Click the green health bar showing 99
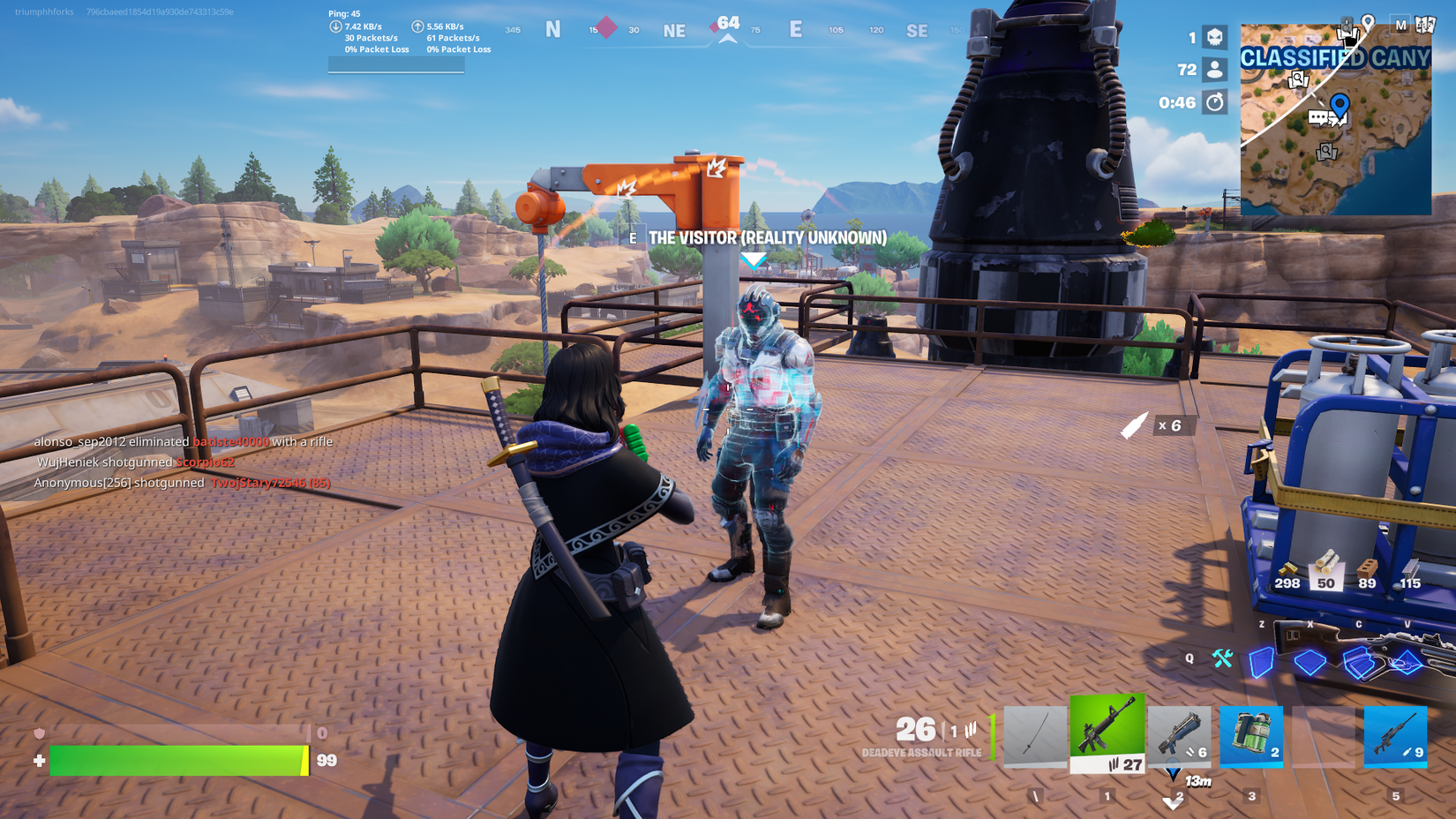The height and width of the screenshot is (819, 1456). click(x=176, y=761)
